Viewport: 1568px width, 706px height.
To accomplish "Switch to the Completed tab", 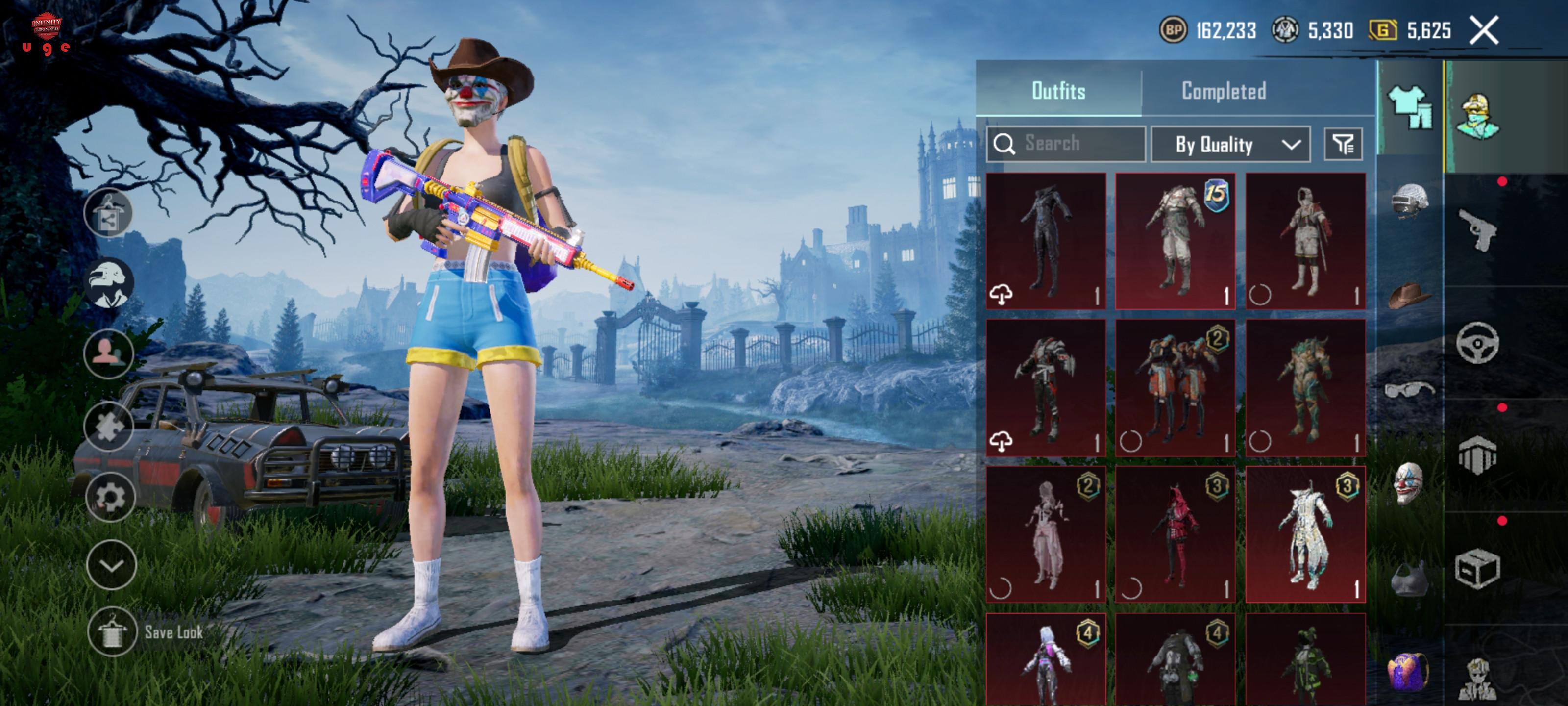I will [x=1224, y=91].
